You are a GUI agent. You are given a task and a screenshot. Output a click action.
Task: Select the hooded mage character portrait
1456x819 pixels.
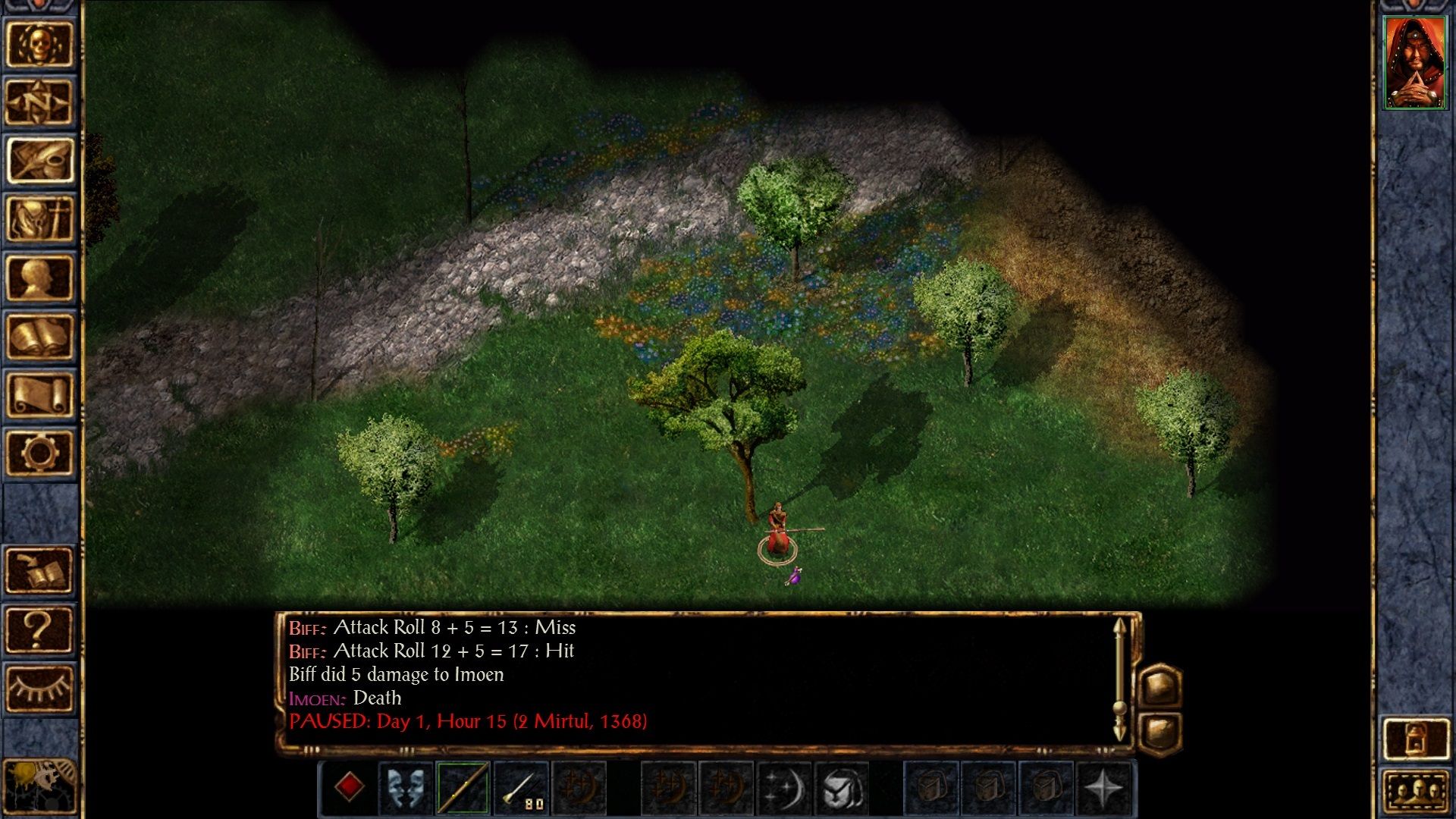(x=1414, y=63)
